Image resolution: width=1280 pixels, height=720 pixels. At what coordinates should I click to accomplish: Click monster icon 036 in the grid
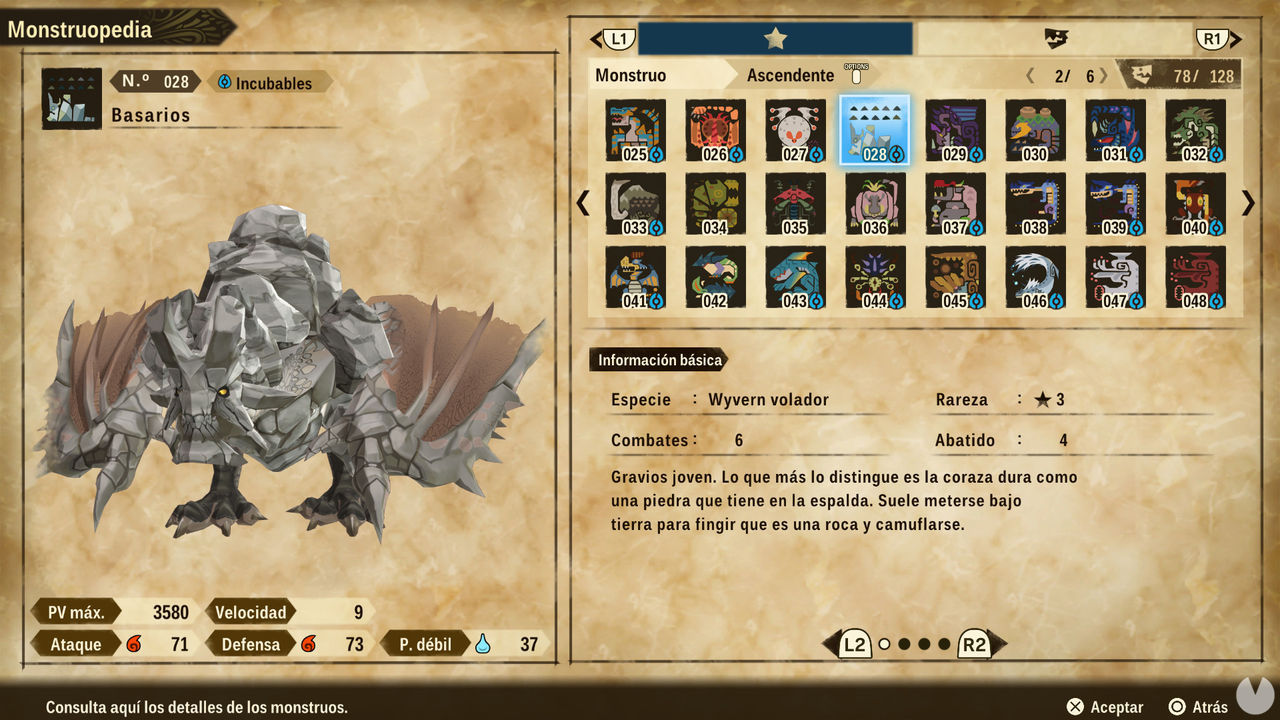click(x=874, y=203)
